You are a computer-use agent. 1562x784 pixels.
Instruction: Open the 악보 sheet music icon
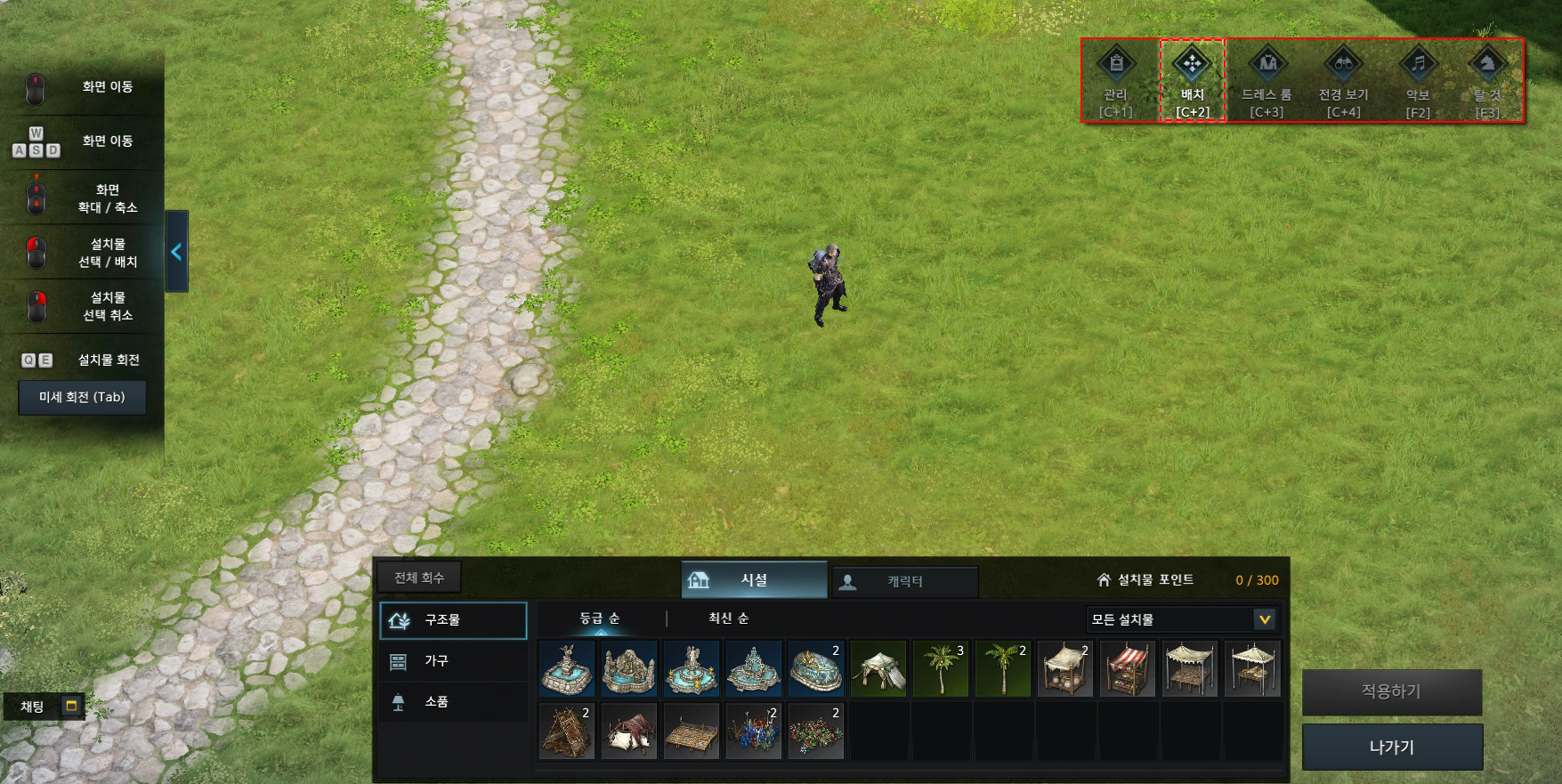point(1418,77)
